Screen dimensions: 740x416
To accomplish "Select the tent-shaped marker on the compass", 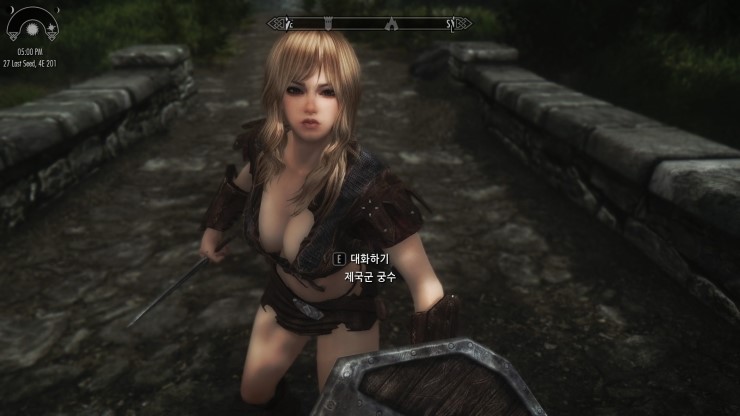I will tap(391, 23).
